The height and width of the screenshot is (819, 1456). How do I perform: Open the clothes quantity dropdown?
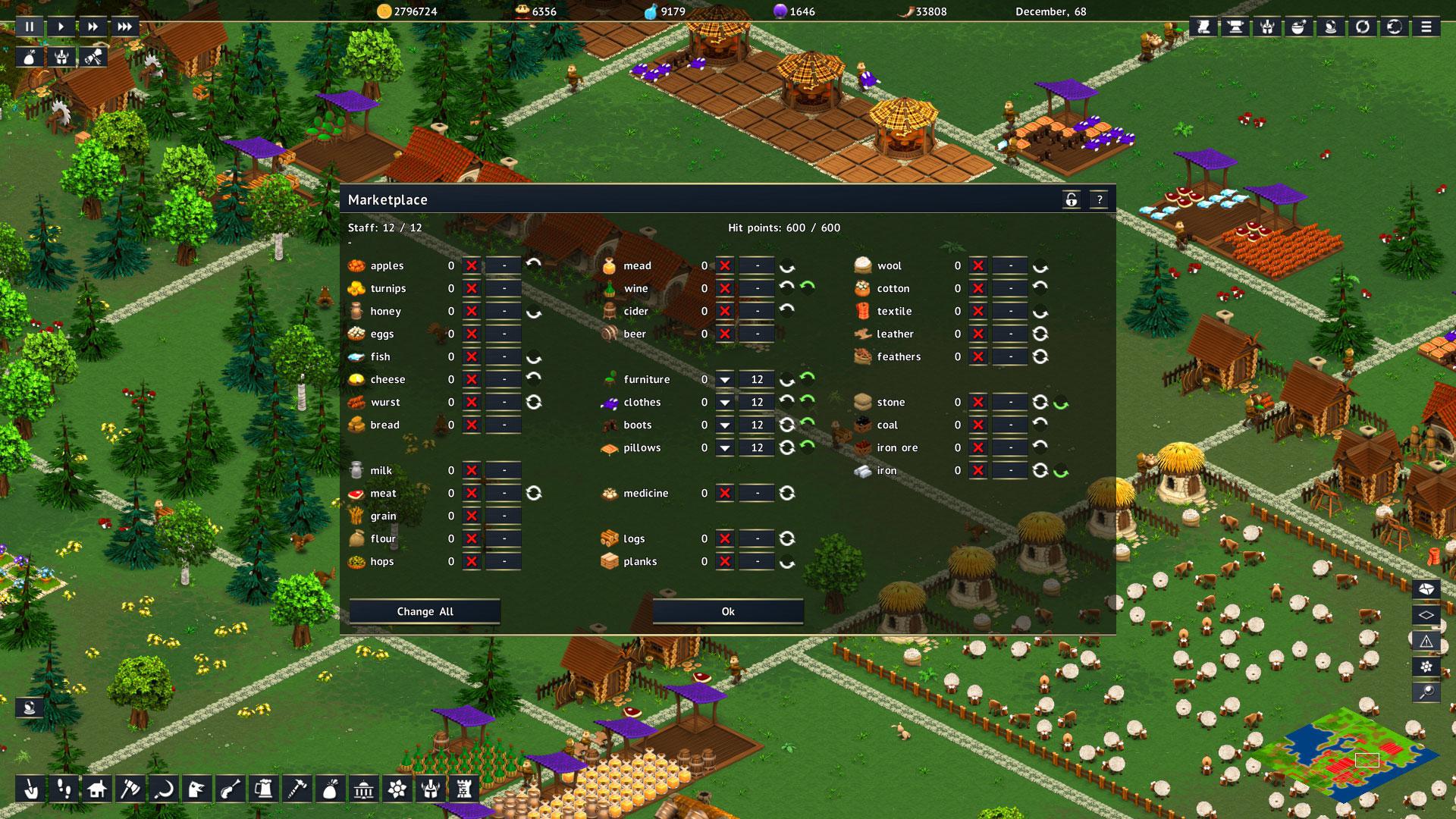[x=726, y=402]
